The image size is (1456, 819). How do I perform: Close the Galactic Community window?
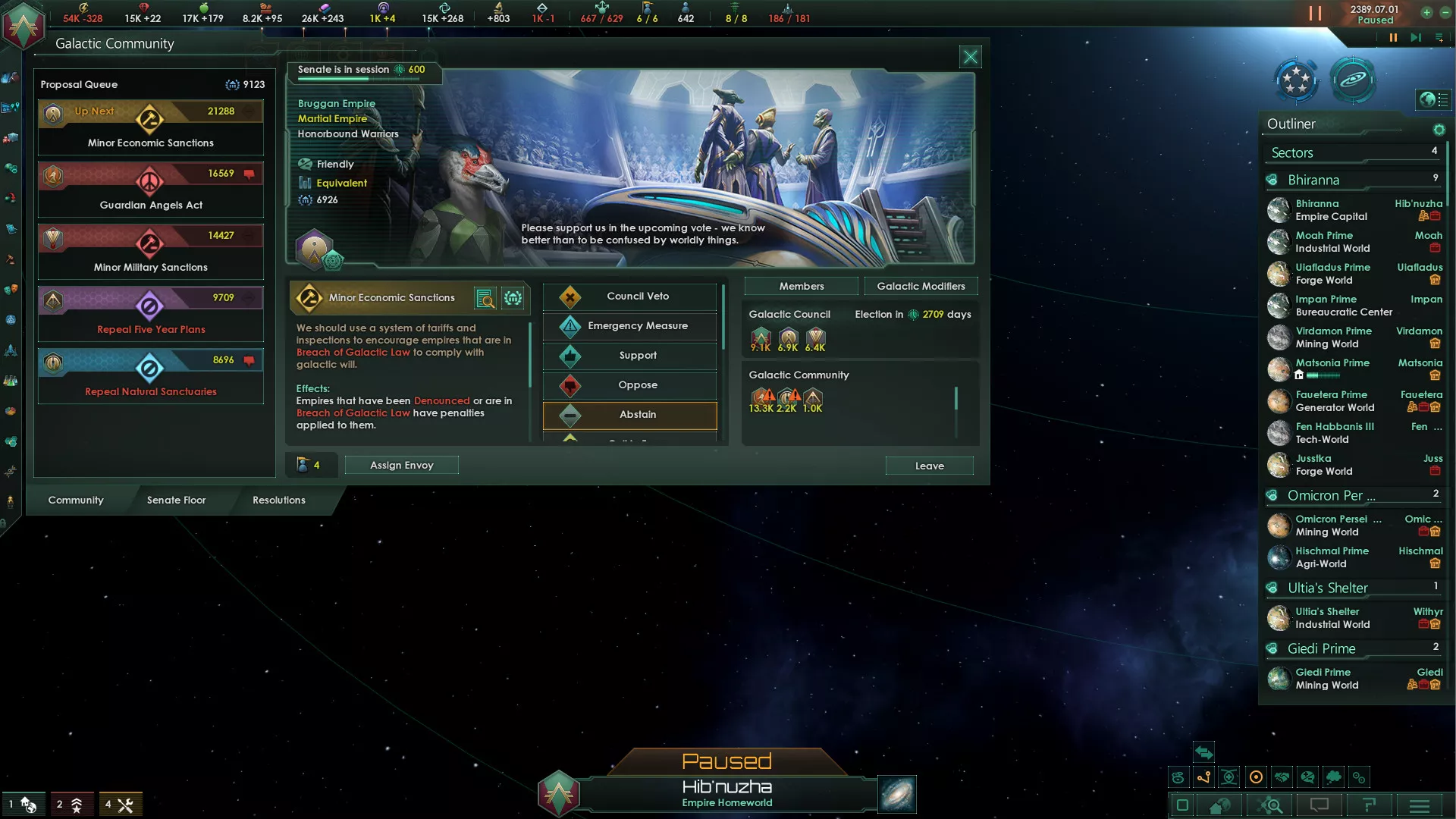[970, 57]
